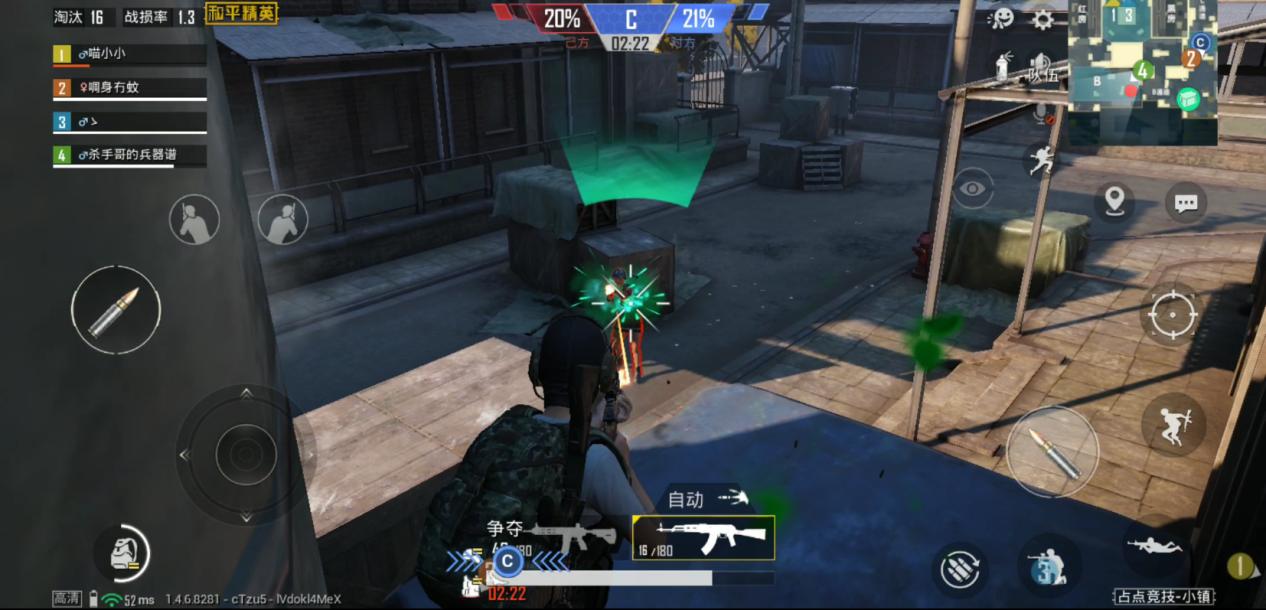Jump with the leaping soldier button
This screenshot has width=1266, height=610.
point(1173,425)
